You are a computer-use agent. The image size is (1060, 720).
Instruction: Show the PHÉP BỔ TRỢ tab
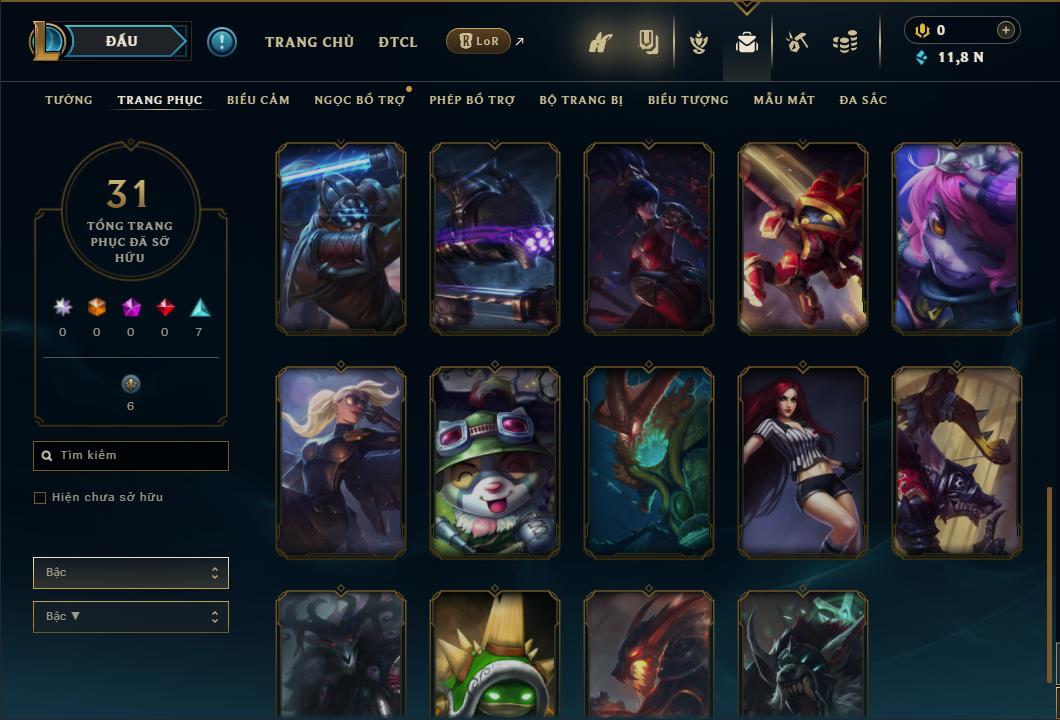(x=472, y=100)
